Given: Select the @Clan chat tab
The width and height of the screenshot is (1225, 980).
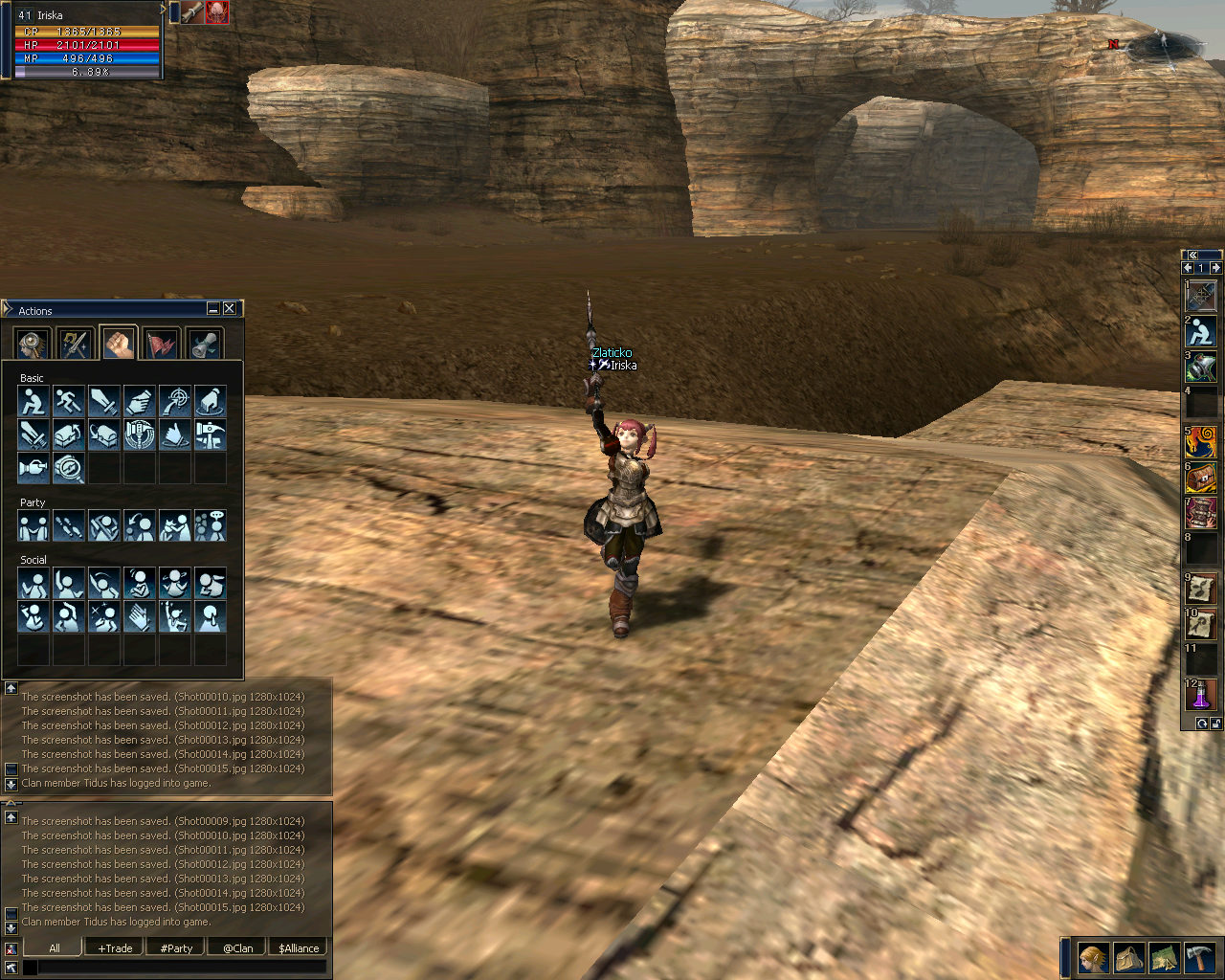Looking at the screenshot, I should click(238, 948).
